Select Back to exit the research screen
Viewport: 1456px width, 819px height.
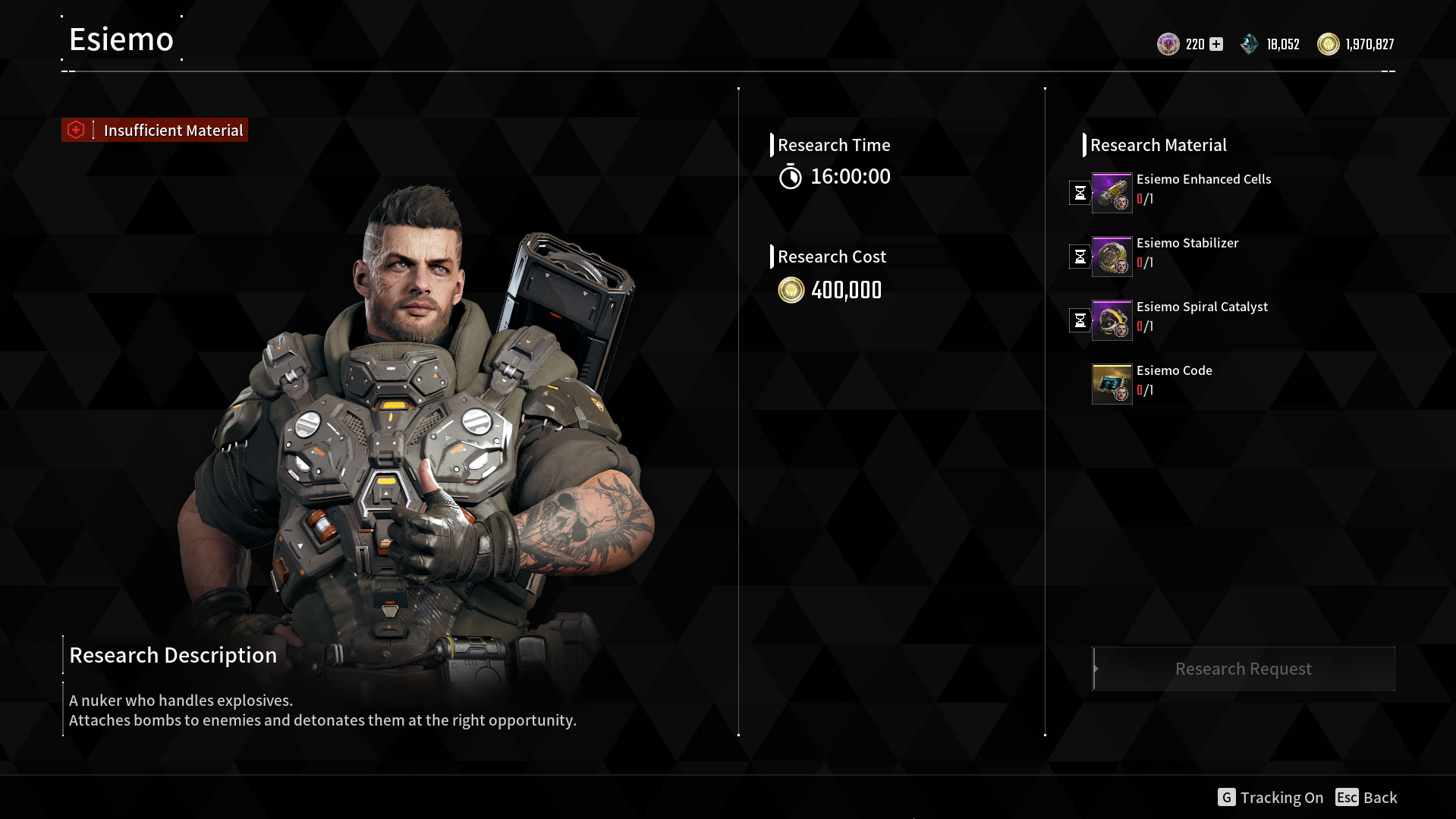tap(1366, 797)
